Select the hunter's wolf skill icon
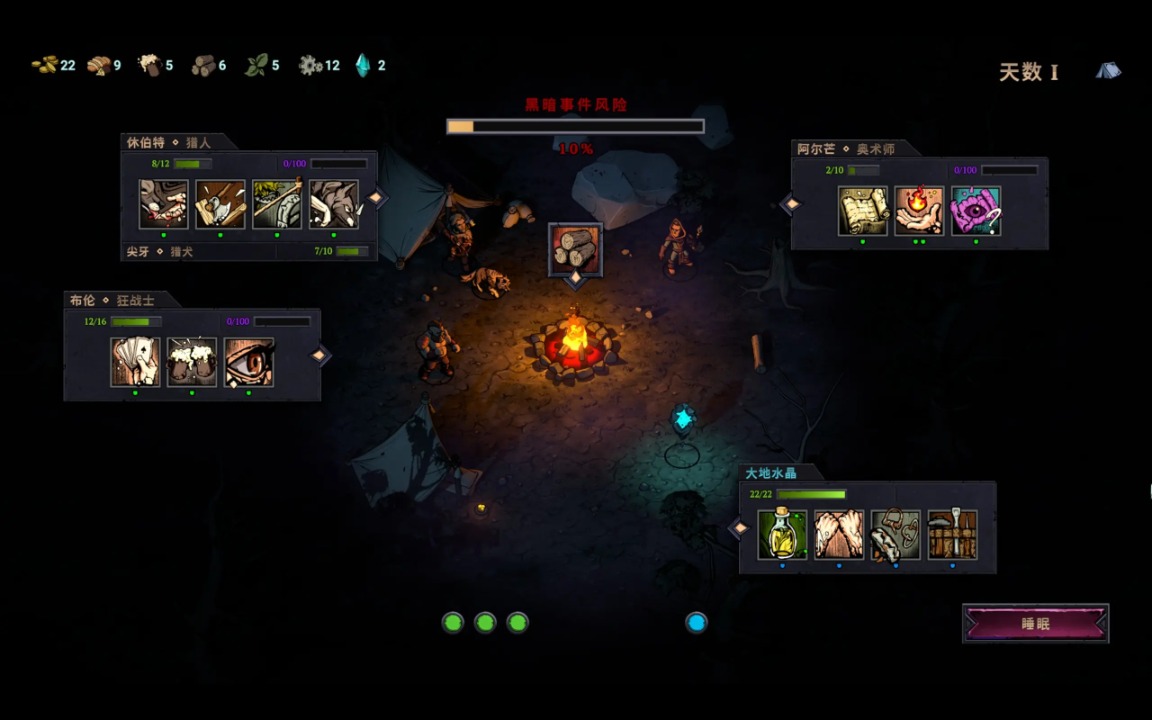Image resolution: width=1152 pixels, height=720 pixels. tap(334, 205)
